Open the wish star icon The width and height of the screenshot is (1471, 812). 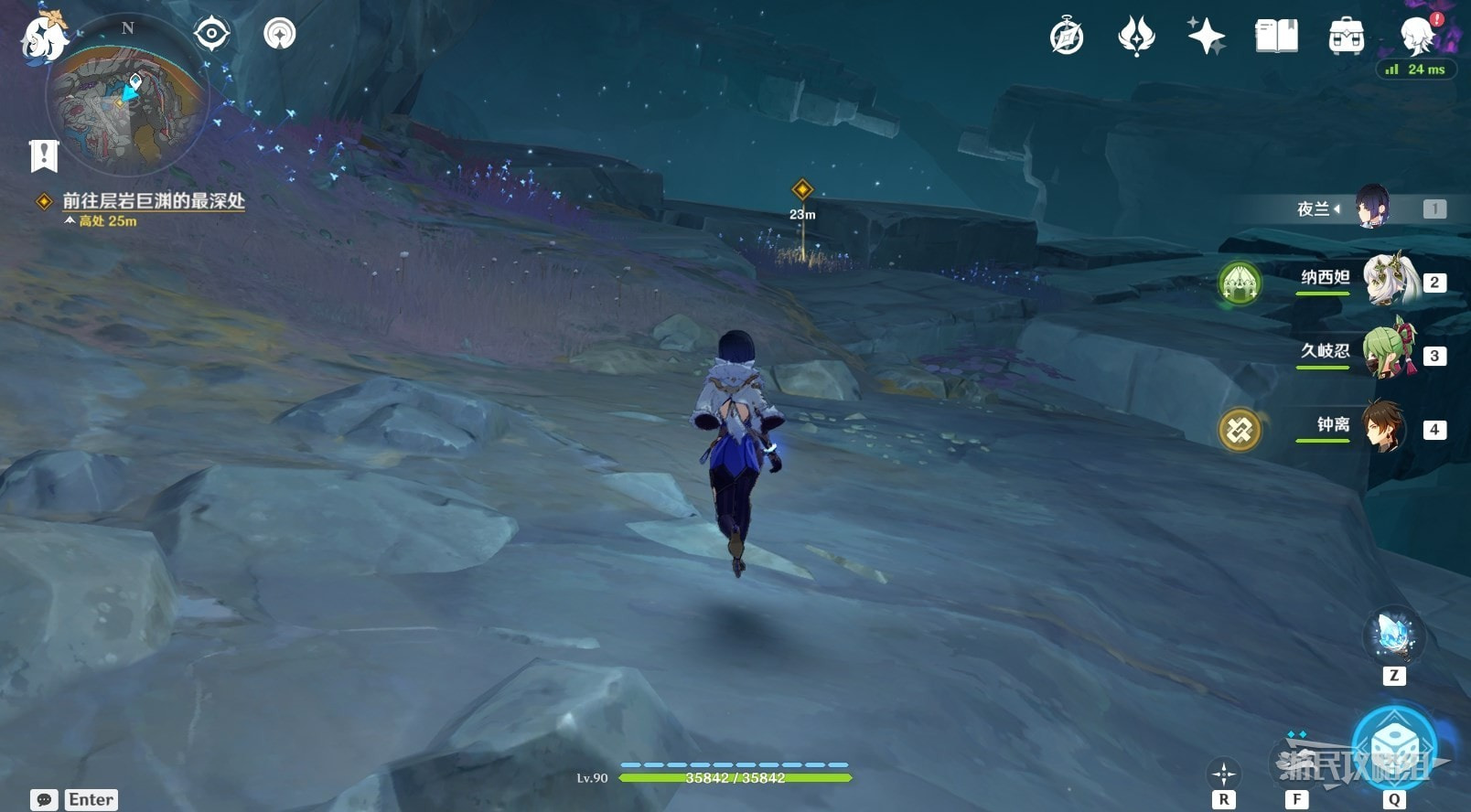pos(1206,37)
